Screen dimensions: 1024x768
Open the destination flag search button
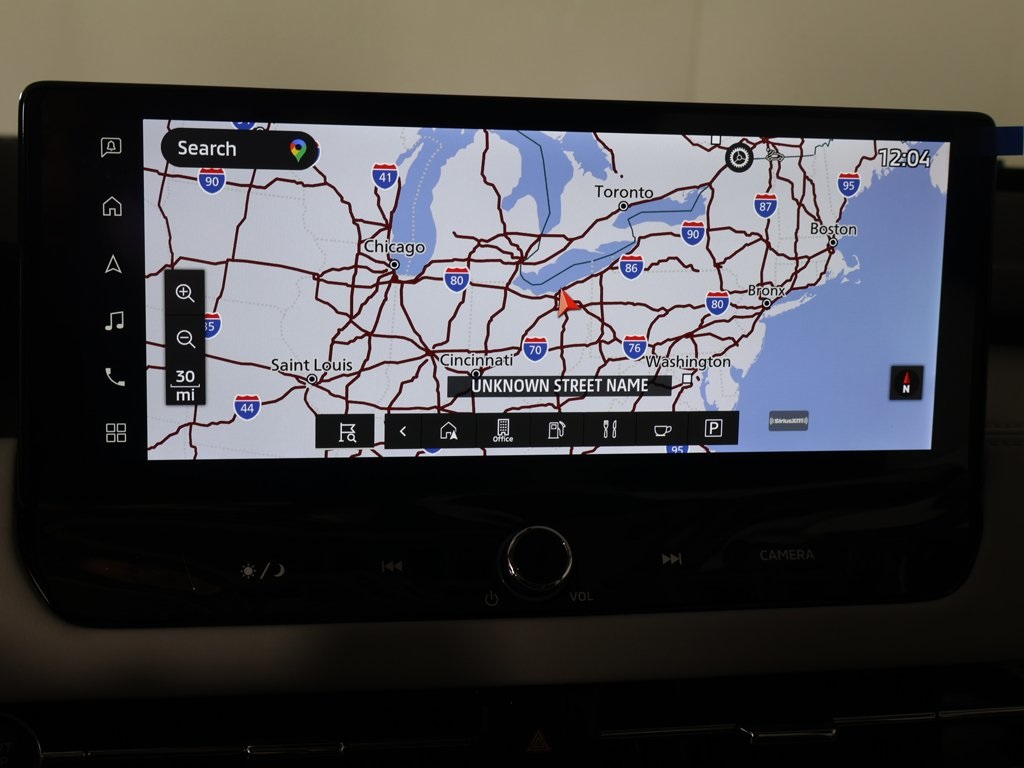click(x=346, y=431)
